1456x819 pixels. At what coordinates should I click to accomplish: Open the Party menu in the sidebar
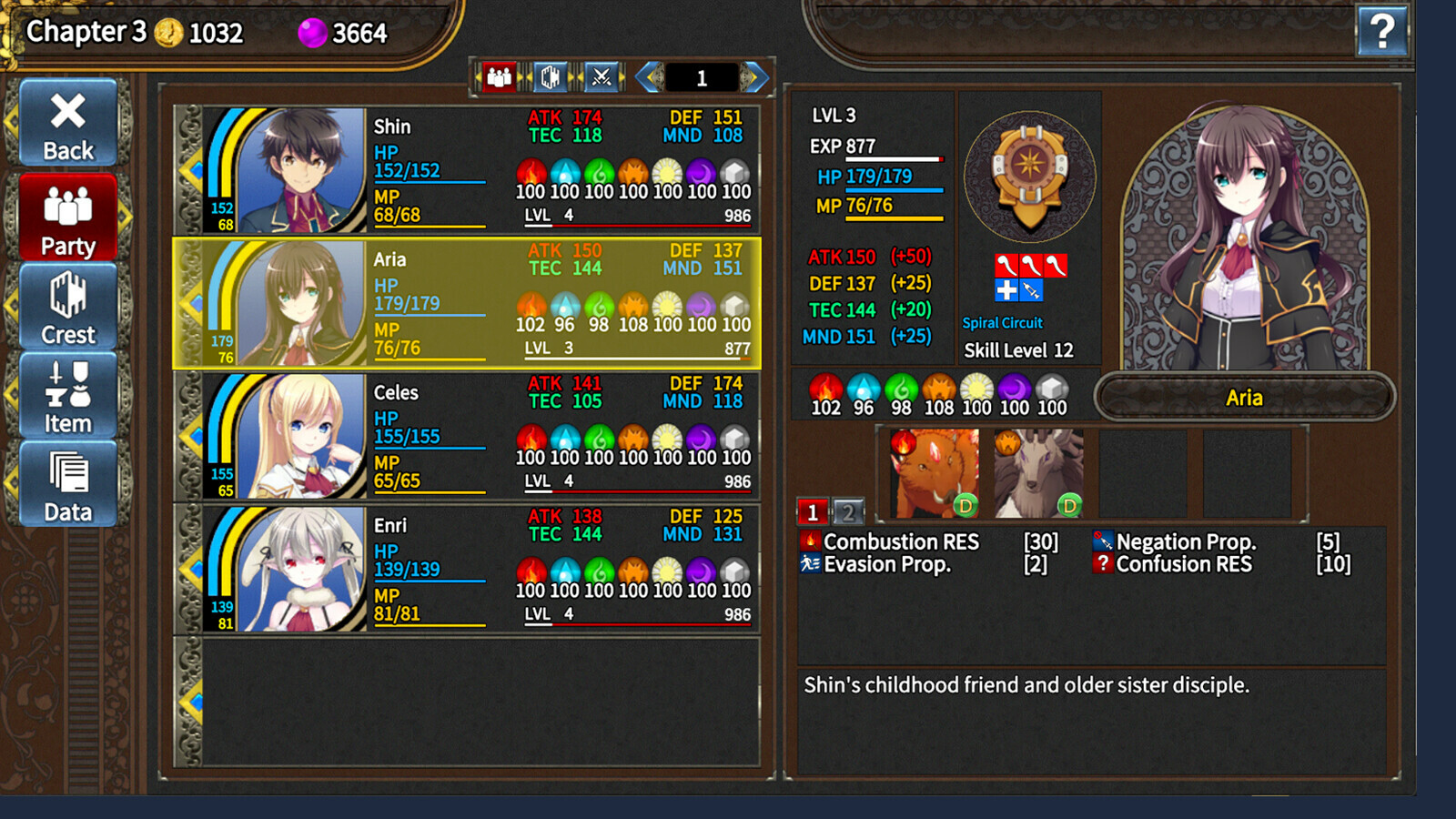tap(66, 217)
